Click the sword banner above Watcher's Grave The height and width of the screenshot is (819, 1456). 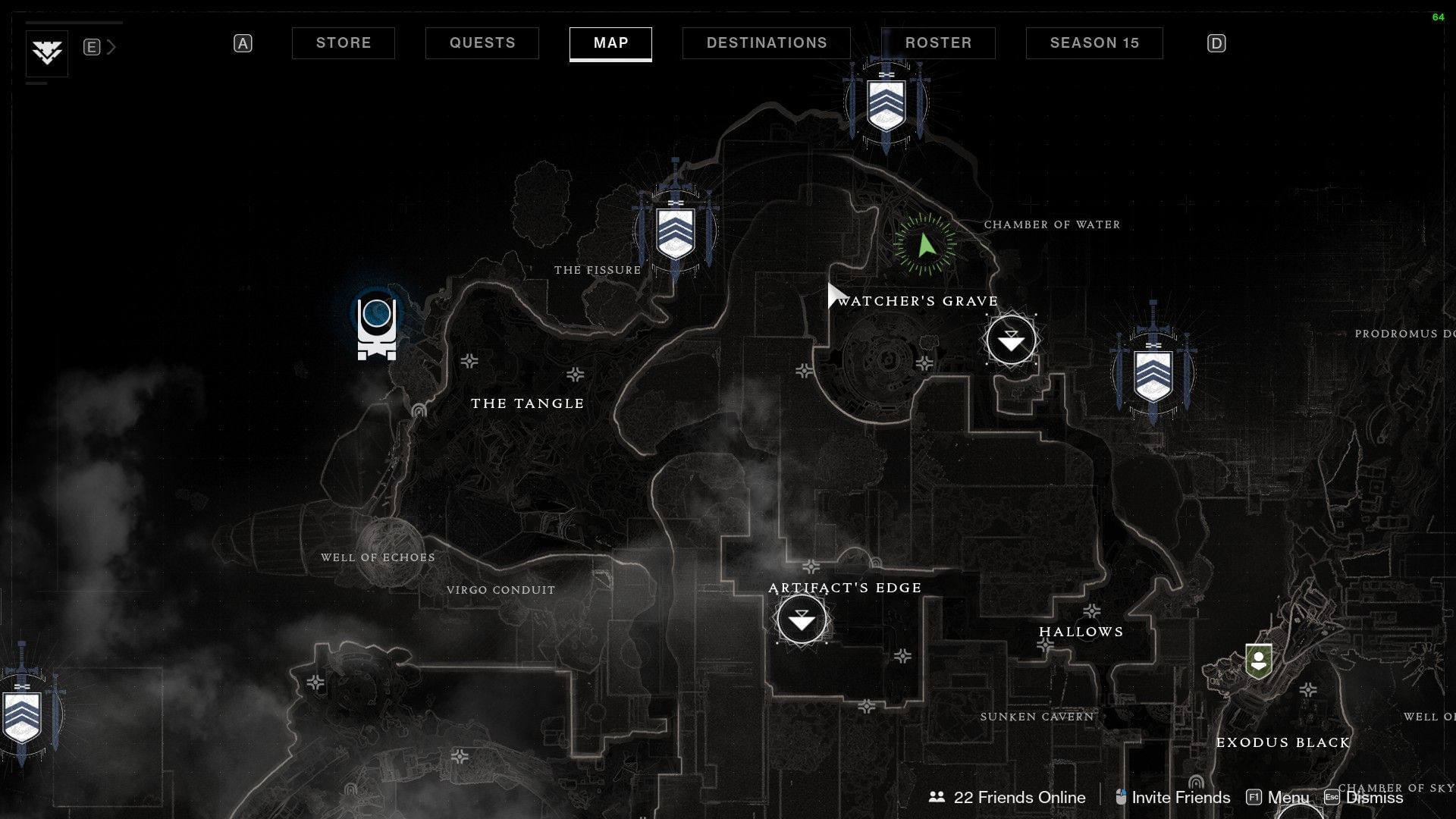point(886,105)
